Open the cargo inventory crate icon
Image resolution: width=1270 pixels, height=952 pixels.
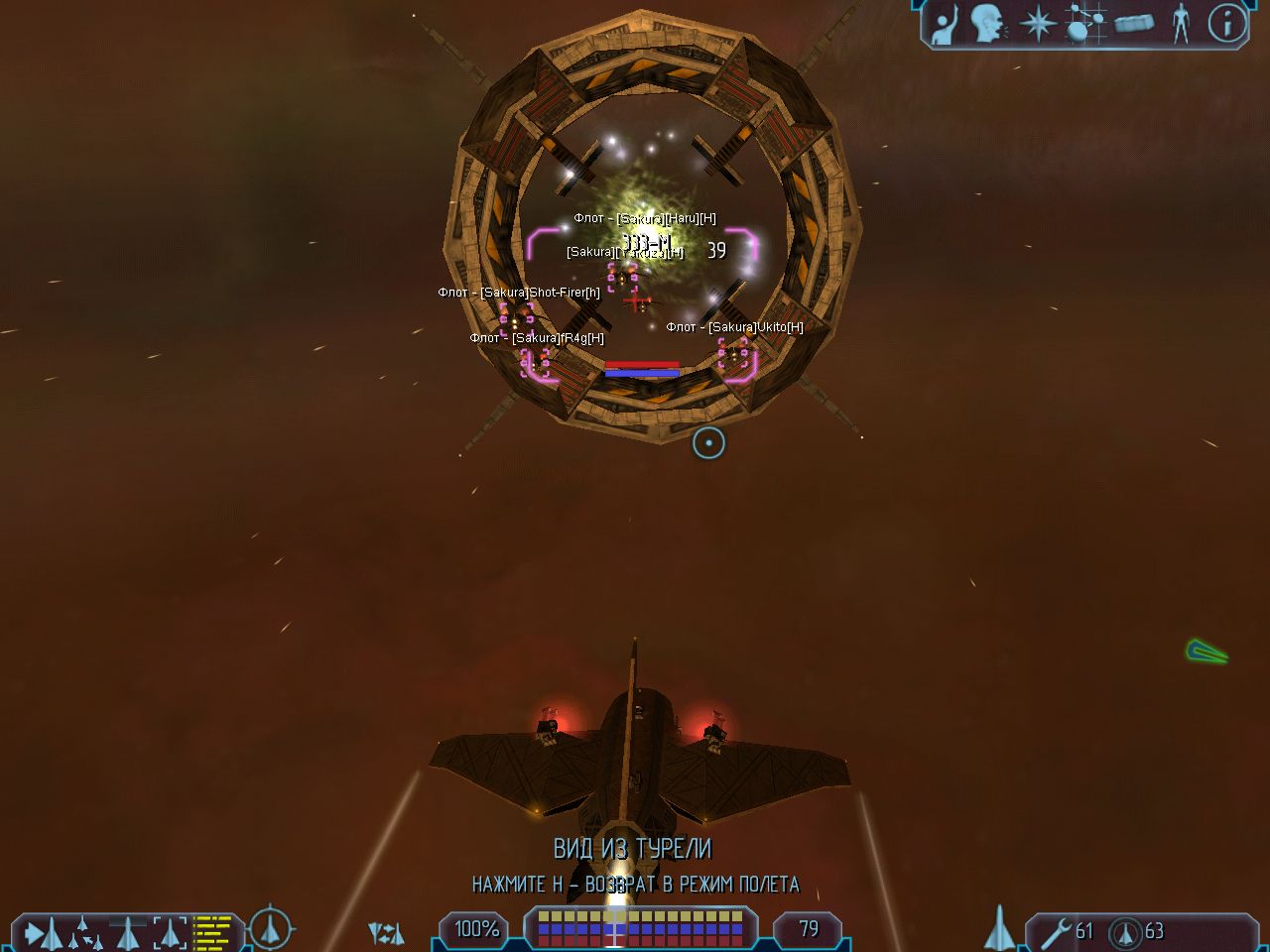pyautogui.click(x=1133, y=24)
